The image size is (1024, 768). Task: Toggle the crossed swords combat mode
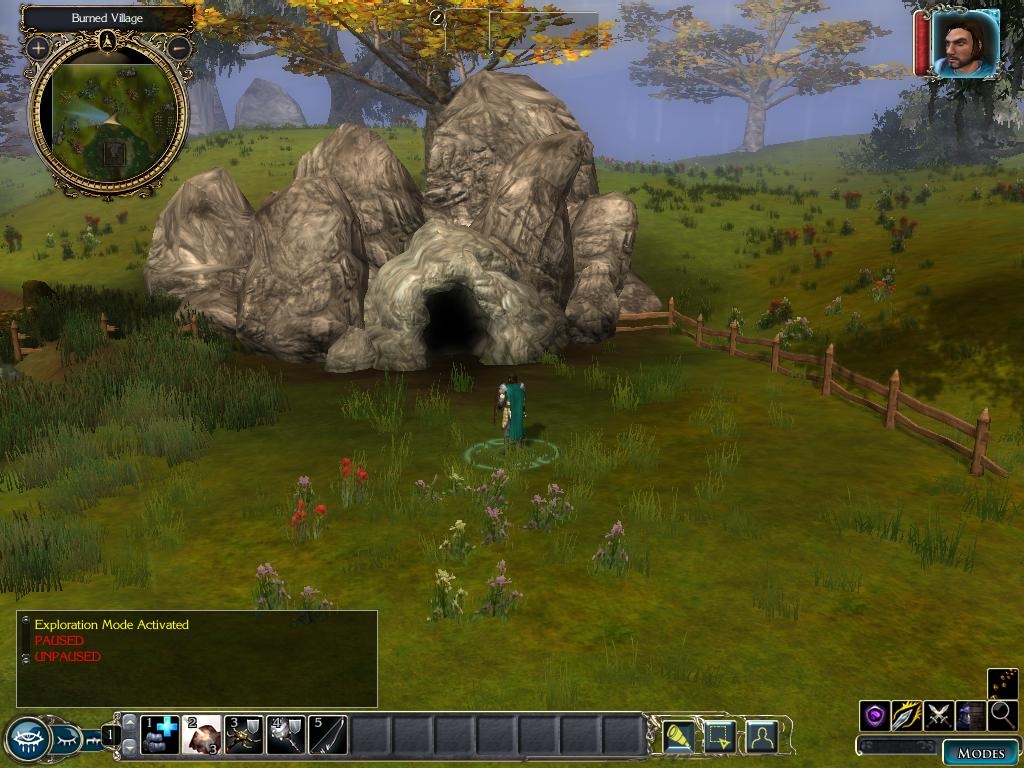939,716
